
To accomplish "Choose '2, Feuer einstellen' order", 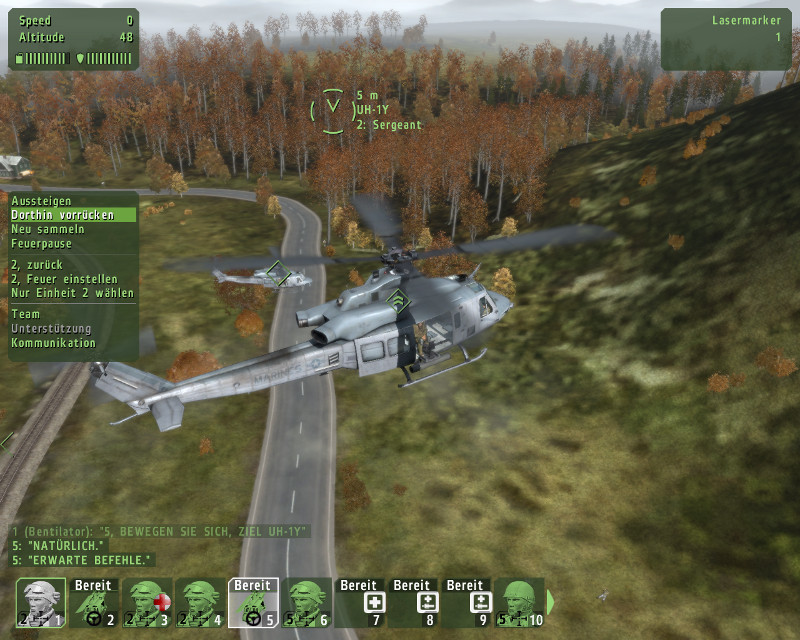I will tap(64, 279).
